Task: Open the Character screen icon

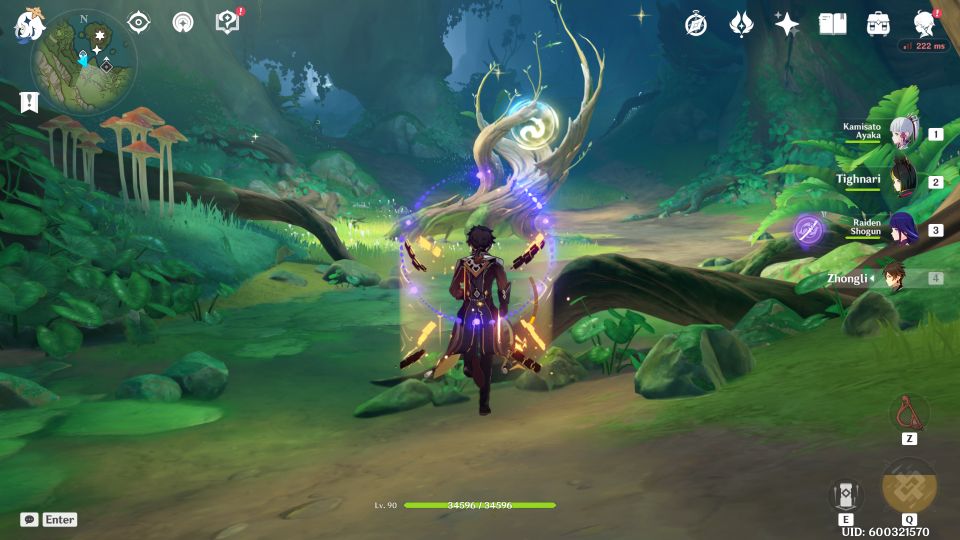Action: click(925, 24)
